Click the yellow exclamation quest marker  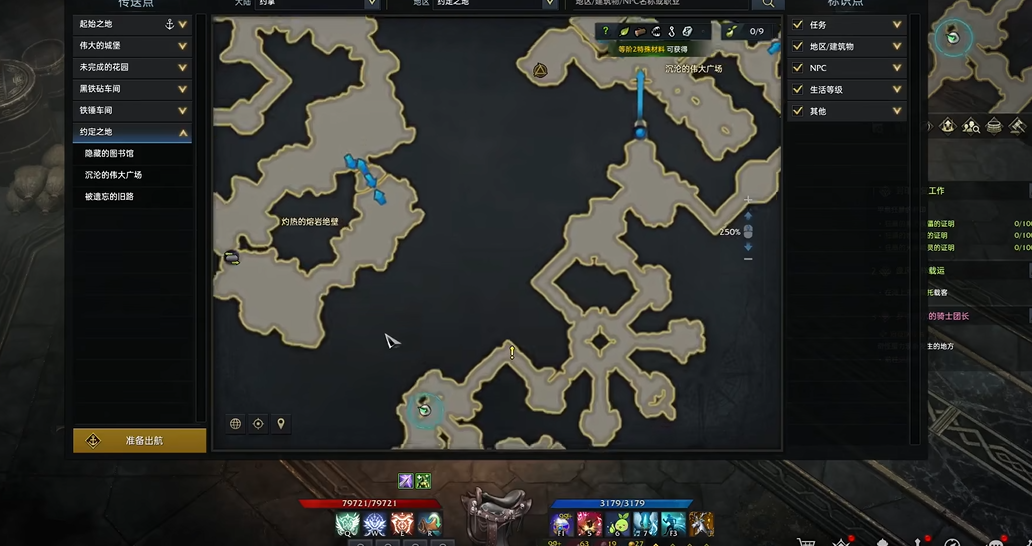(x=512, y=352)
